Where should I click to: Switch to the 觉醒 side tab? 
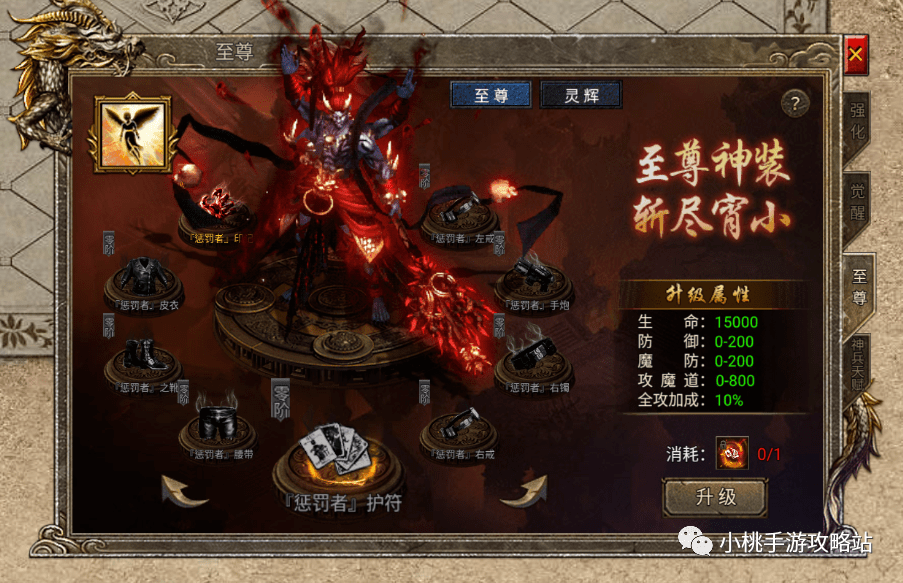point(858,201)
